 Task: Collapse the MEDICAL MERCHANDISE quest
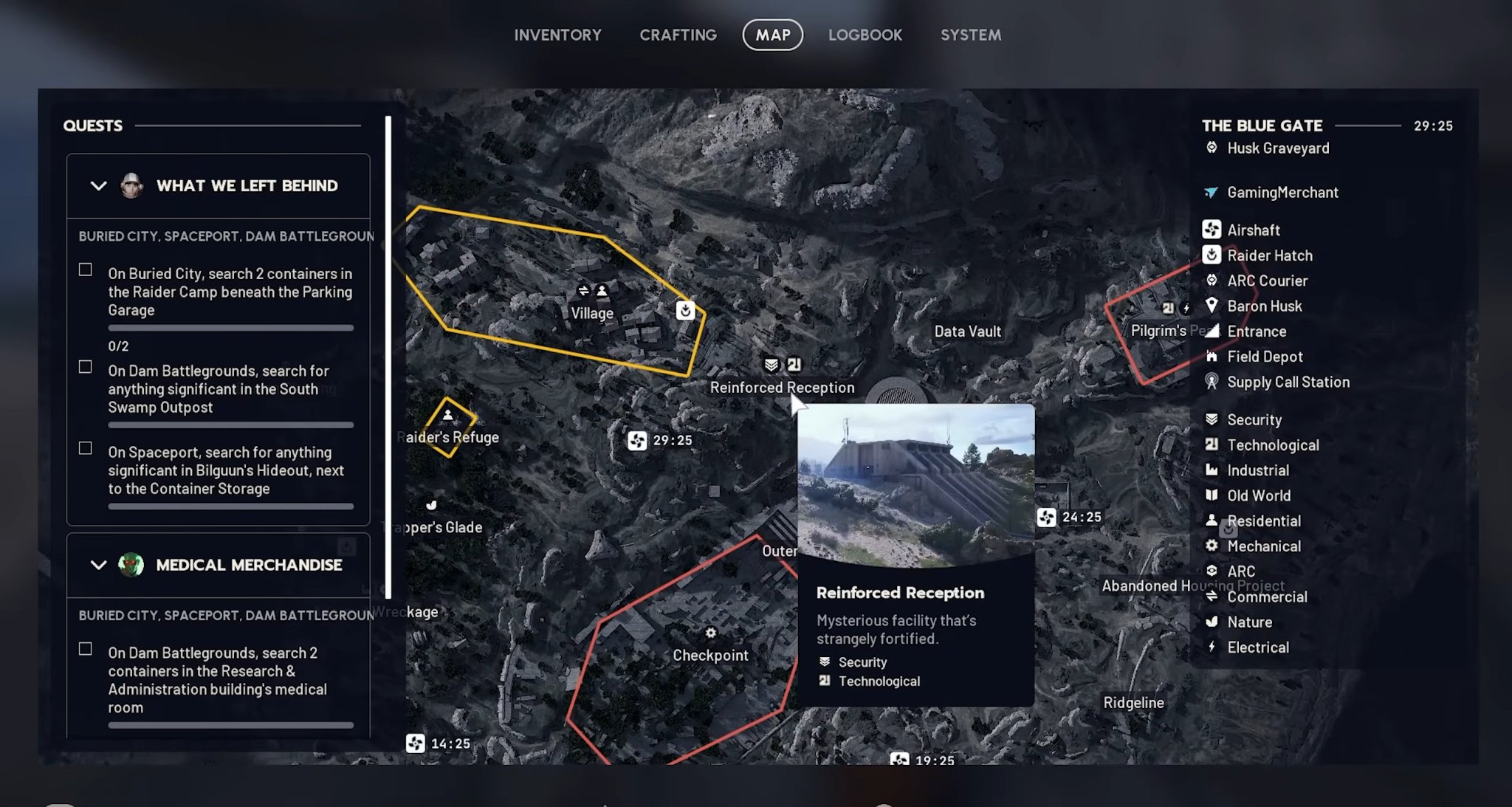(x=98, y=565)
